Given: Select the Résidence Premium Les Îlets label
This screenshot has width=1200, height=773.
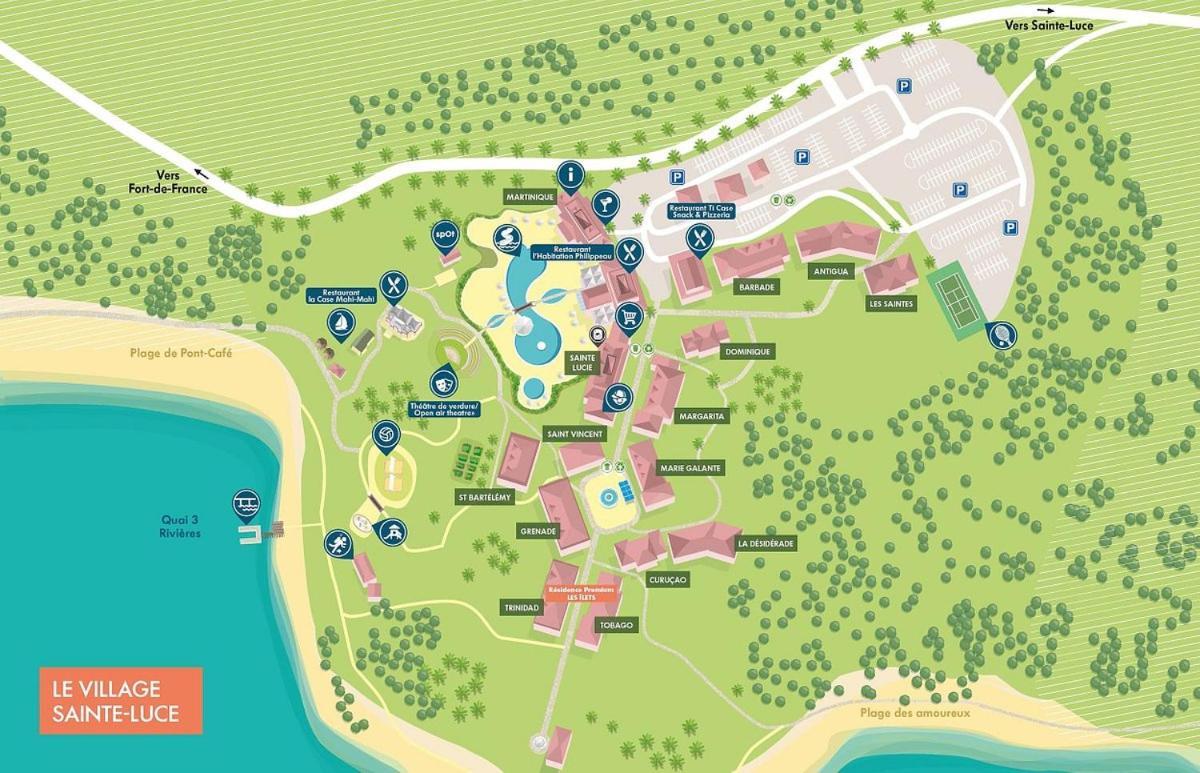Looking at the screenshot, I should 579,593.
